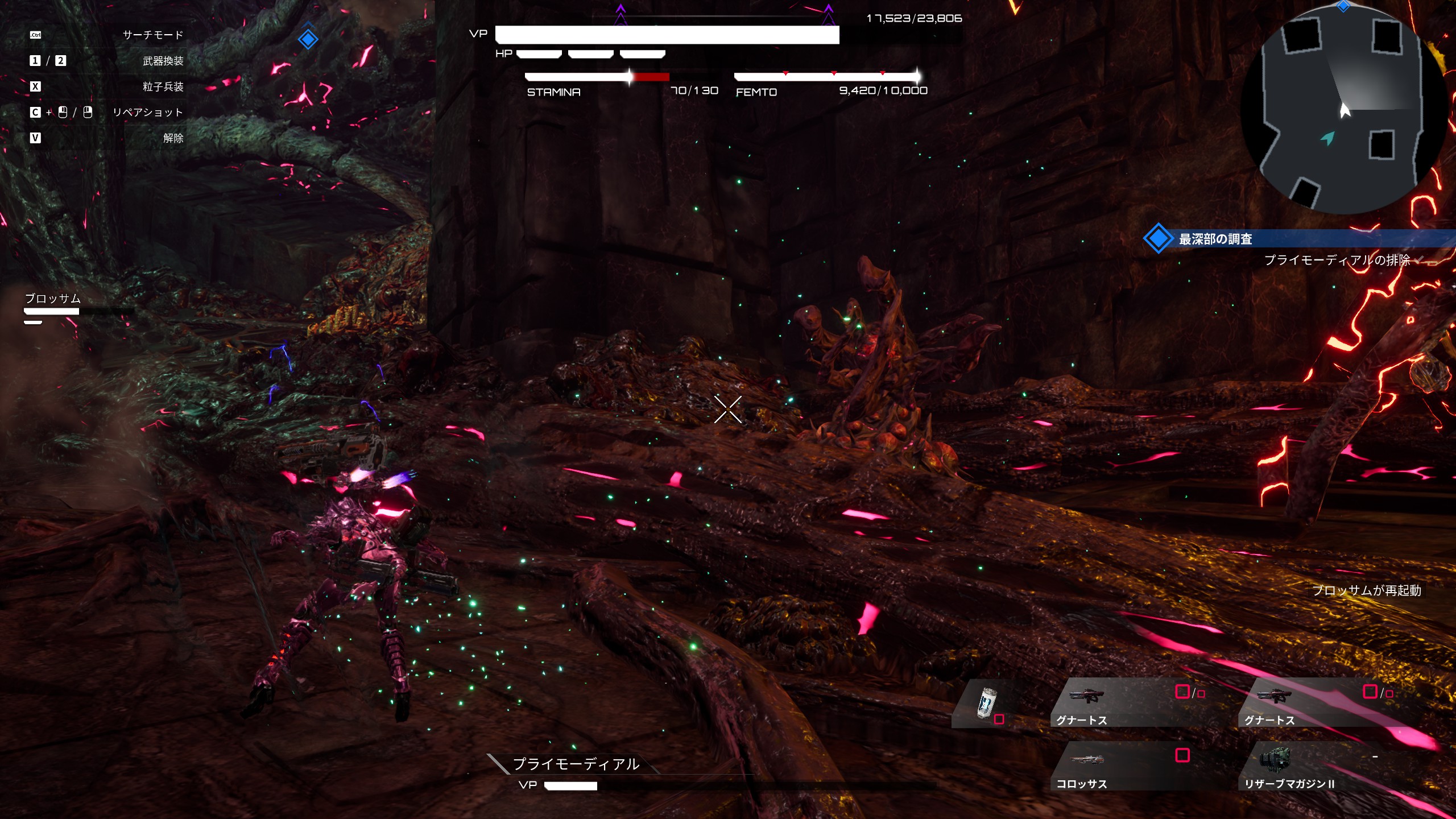This screenshot has height=819, width=1456.
Task: Select the 最深部の調査 objective tracker
Action: pyautogui.click(x=1215, y=239)
